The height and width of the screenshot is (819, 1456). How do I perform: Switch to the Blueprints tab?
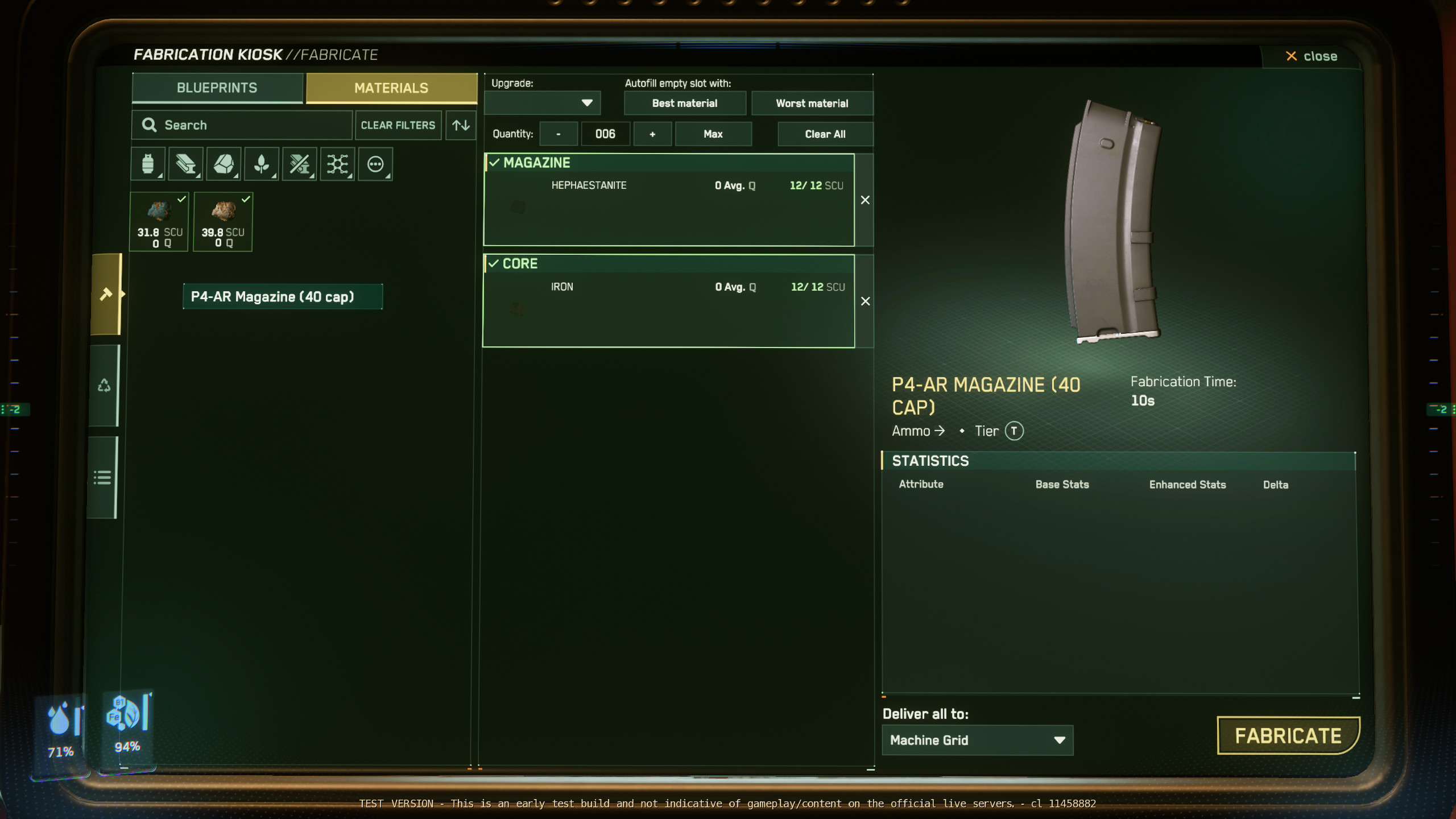pyautogui.click(x=217, y=88)
